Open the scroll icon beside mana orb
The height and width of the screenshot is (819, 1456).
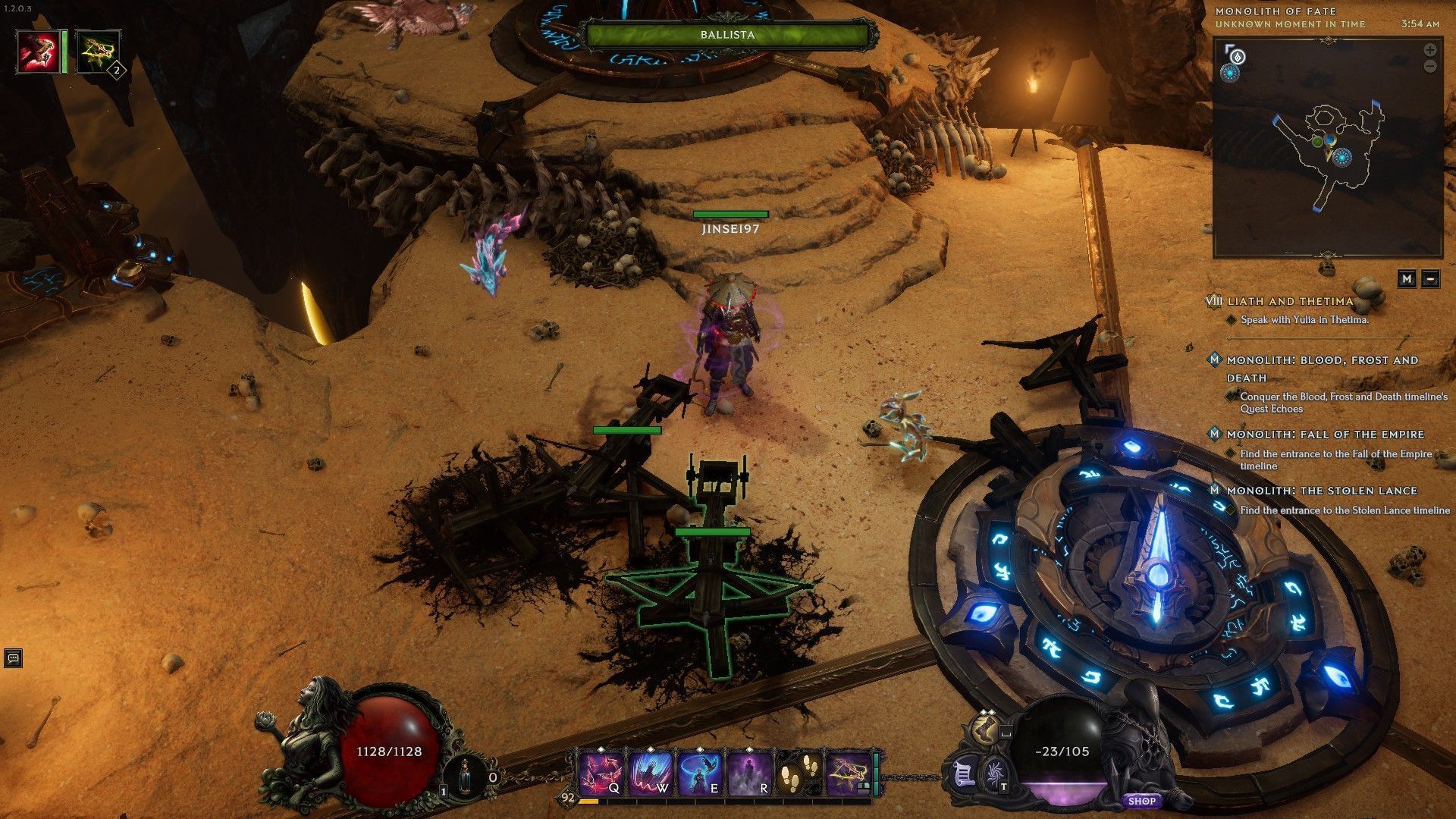tap(963, 774)
